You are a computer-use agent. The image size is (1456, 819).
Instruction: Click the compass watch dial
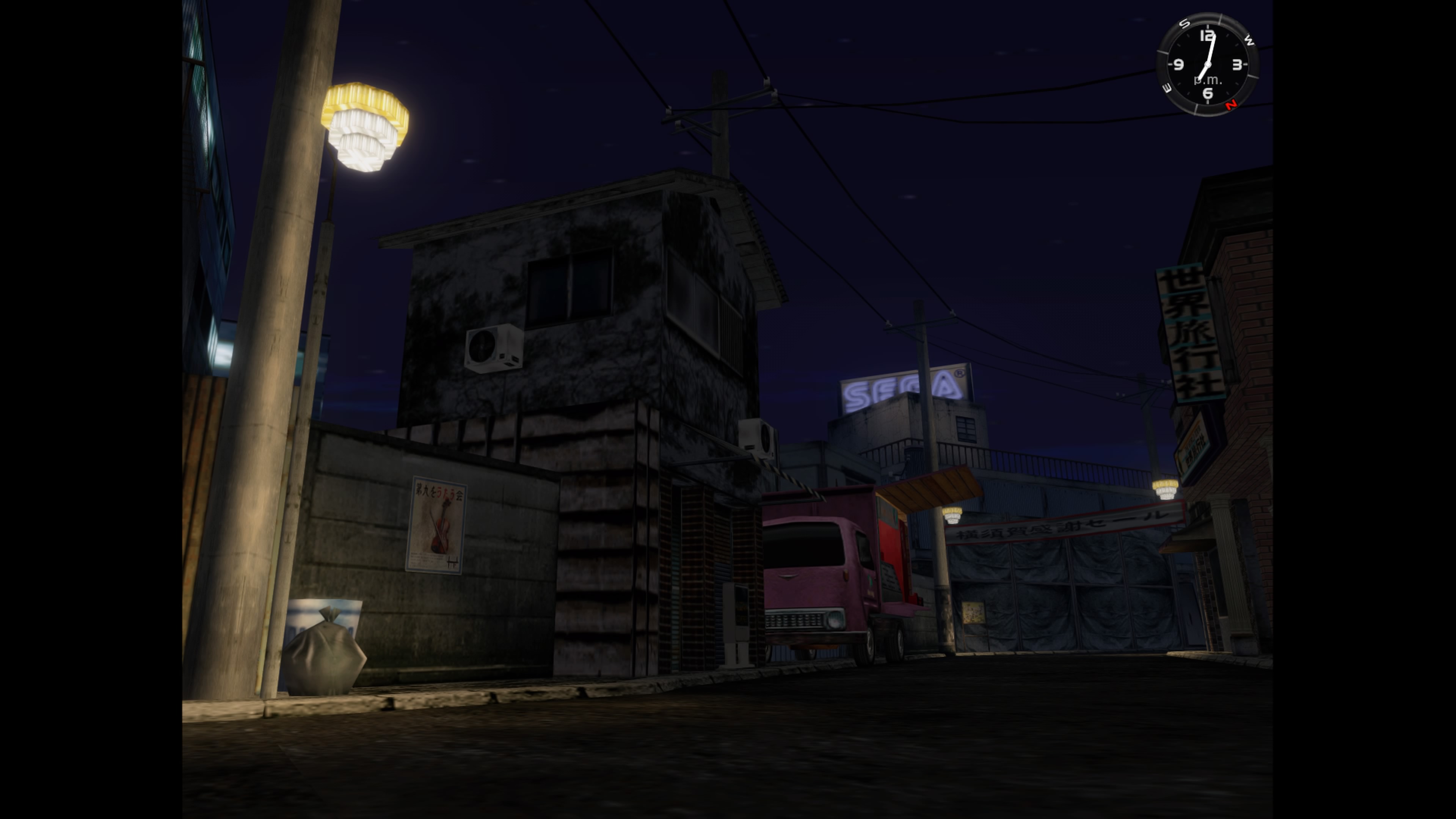1207,64
